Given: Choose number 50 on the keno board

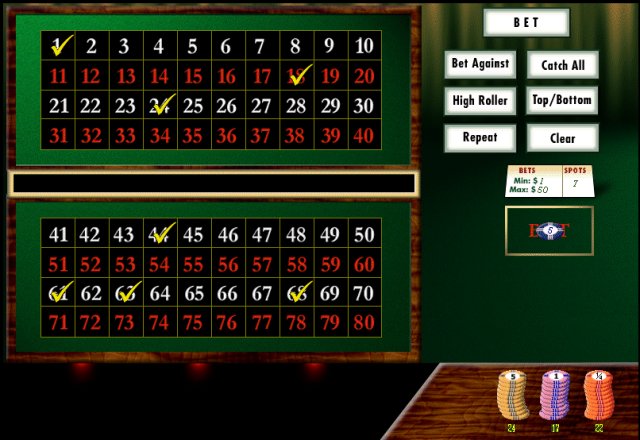Looking at the screenshot, I should (x=364, y=236).
